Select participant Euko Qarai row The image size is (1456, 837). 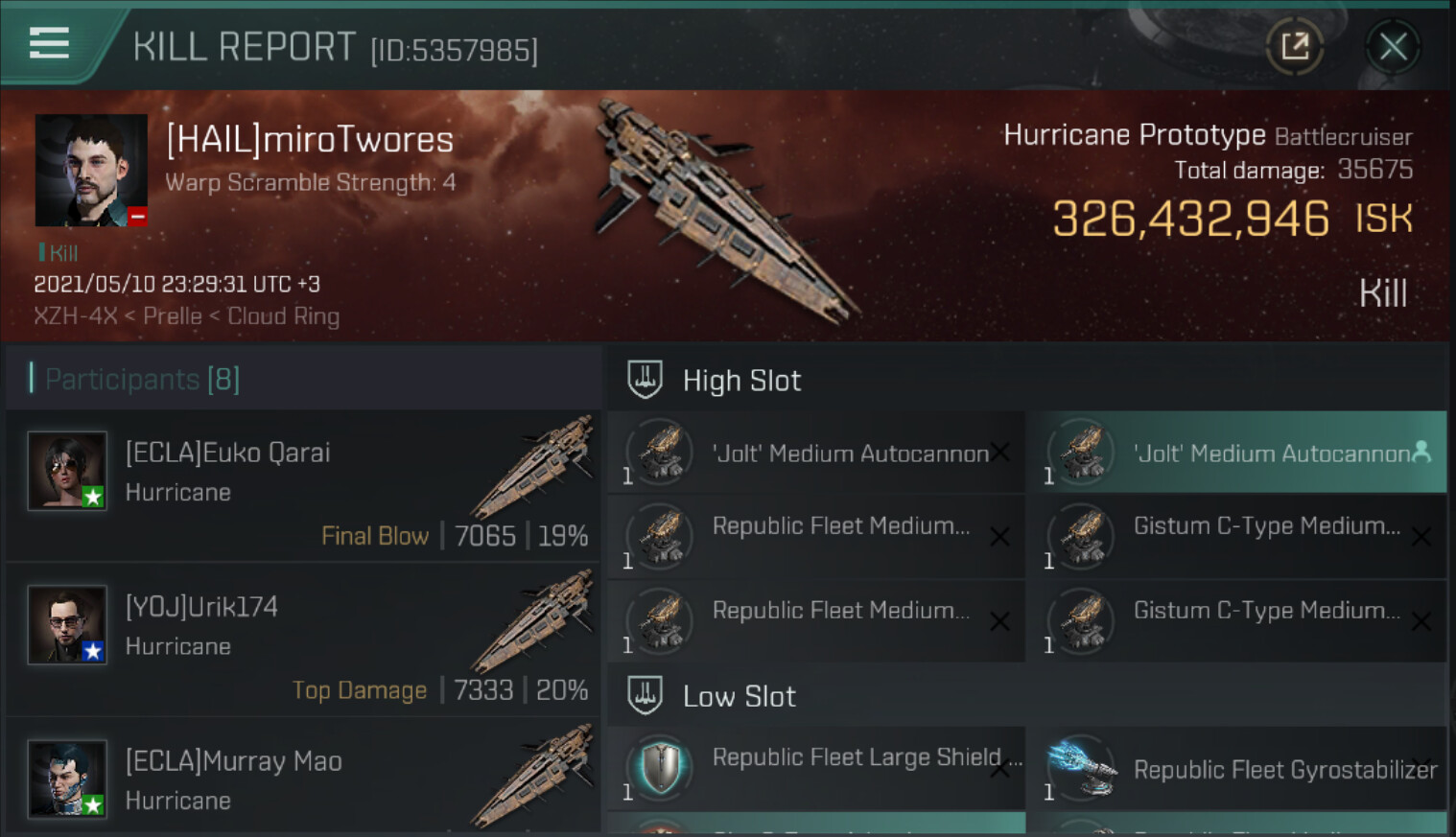(x=303, y=485)
